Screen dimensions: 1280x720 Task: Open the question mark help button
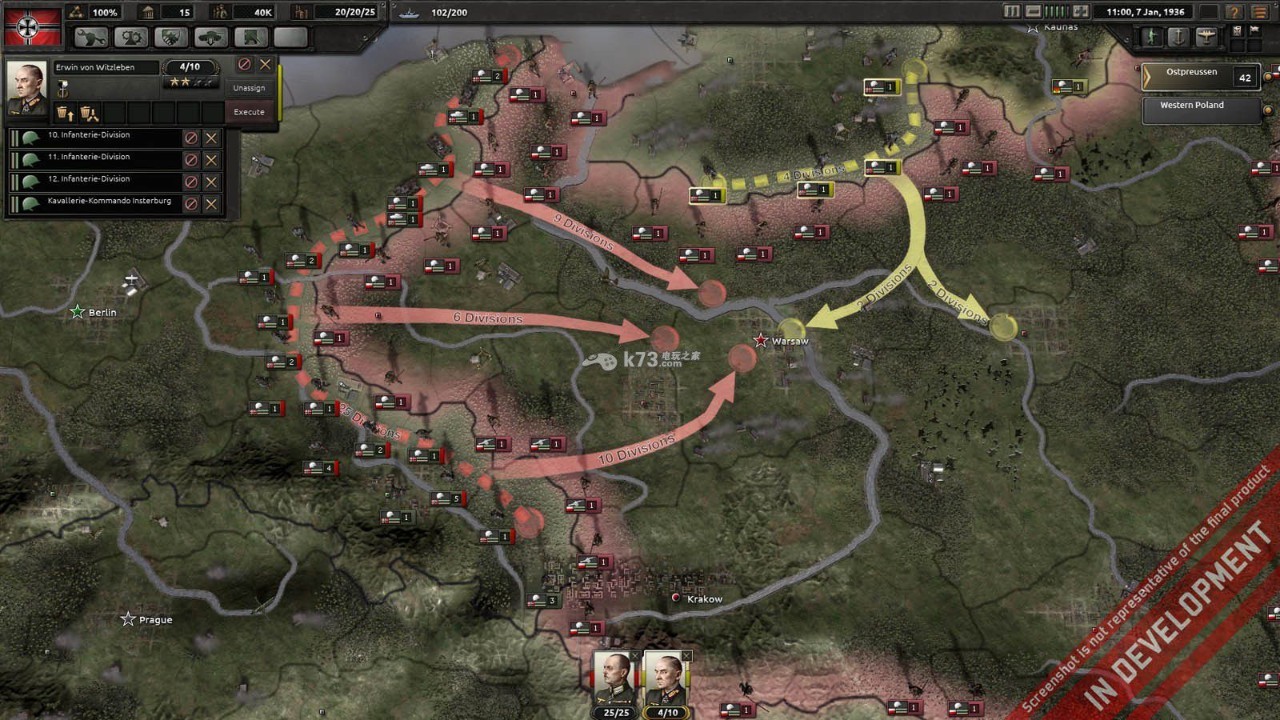tap(1233, 12)
